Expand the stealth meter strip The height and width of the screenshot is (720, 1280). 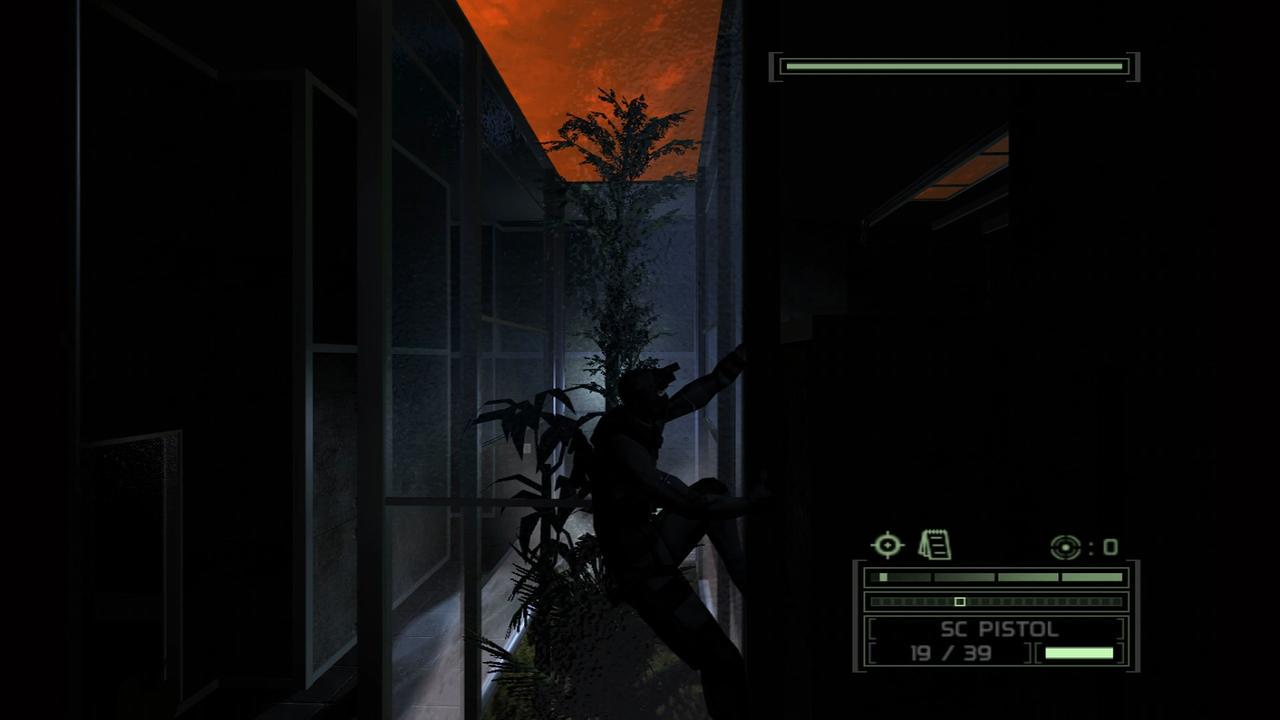click(x=1000, y=602)
